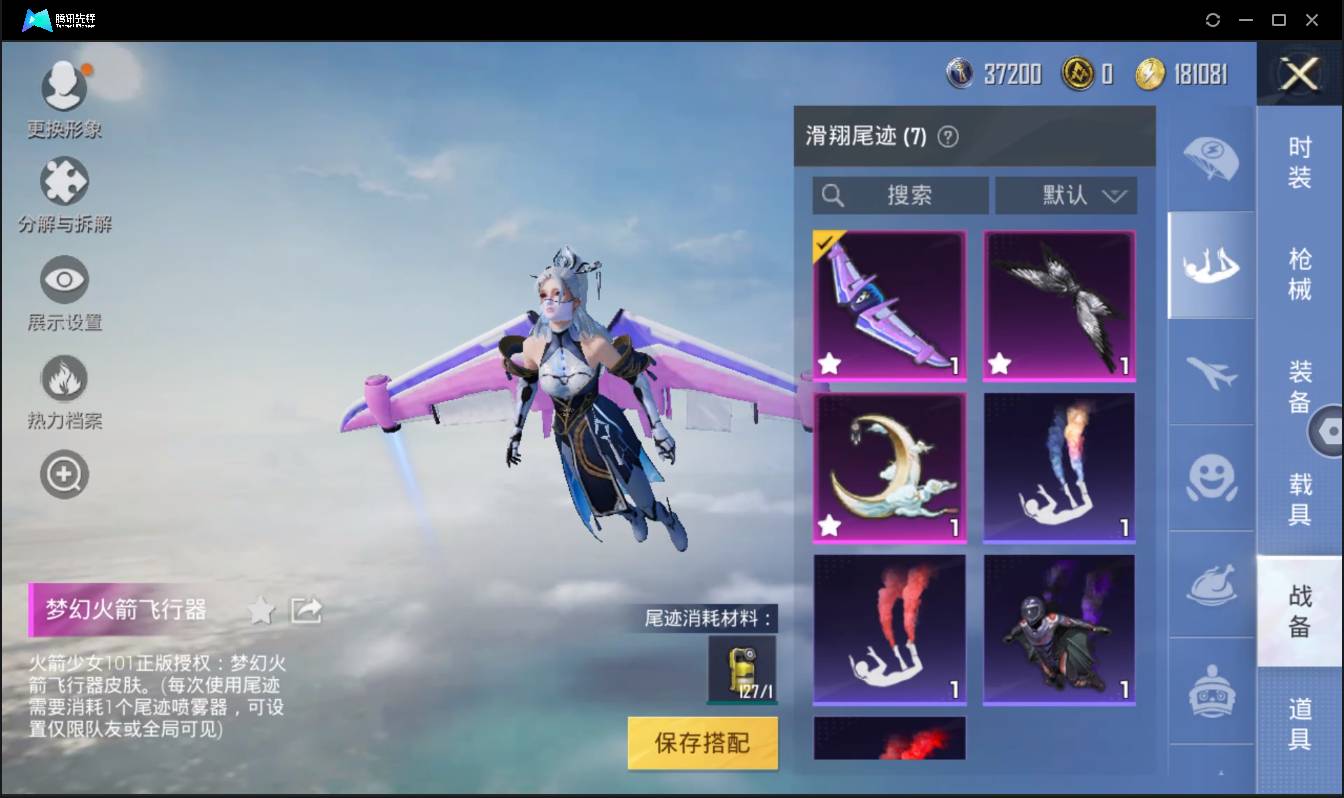The image size is (1344, 798).
Task: Open the 更换形象 avatar change panel
Action: coord(64,85)
